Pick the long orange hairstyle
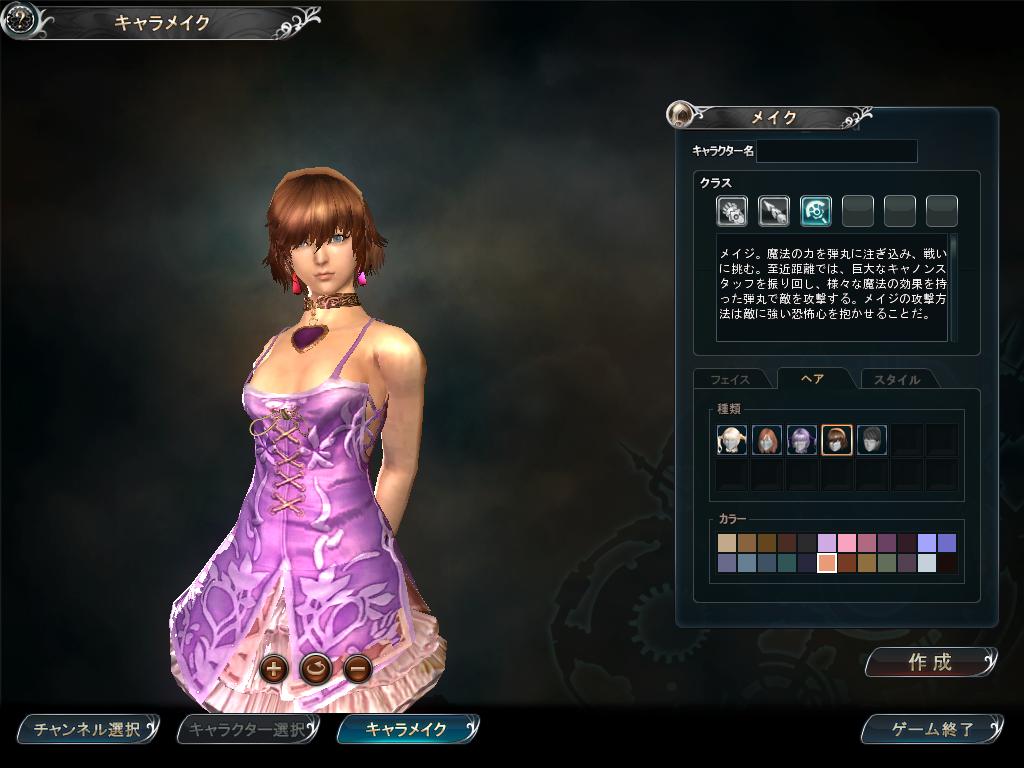1024x768 pixels. (x=767, y=440)
